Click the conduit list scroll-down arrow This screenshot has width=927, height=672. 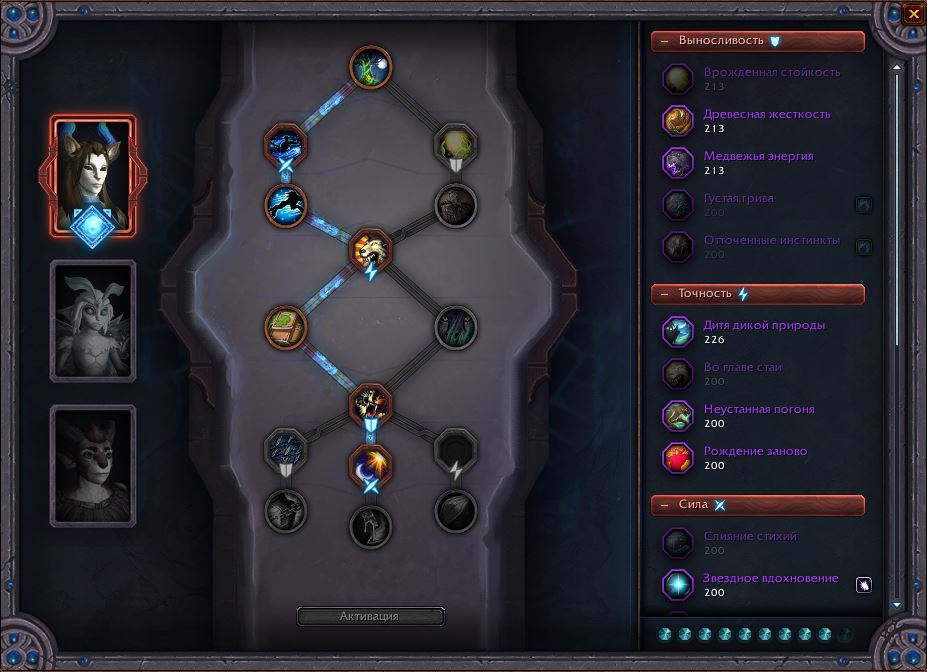[897, 605]
